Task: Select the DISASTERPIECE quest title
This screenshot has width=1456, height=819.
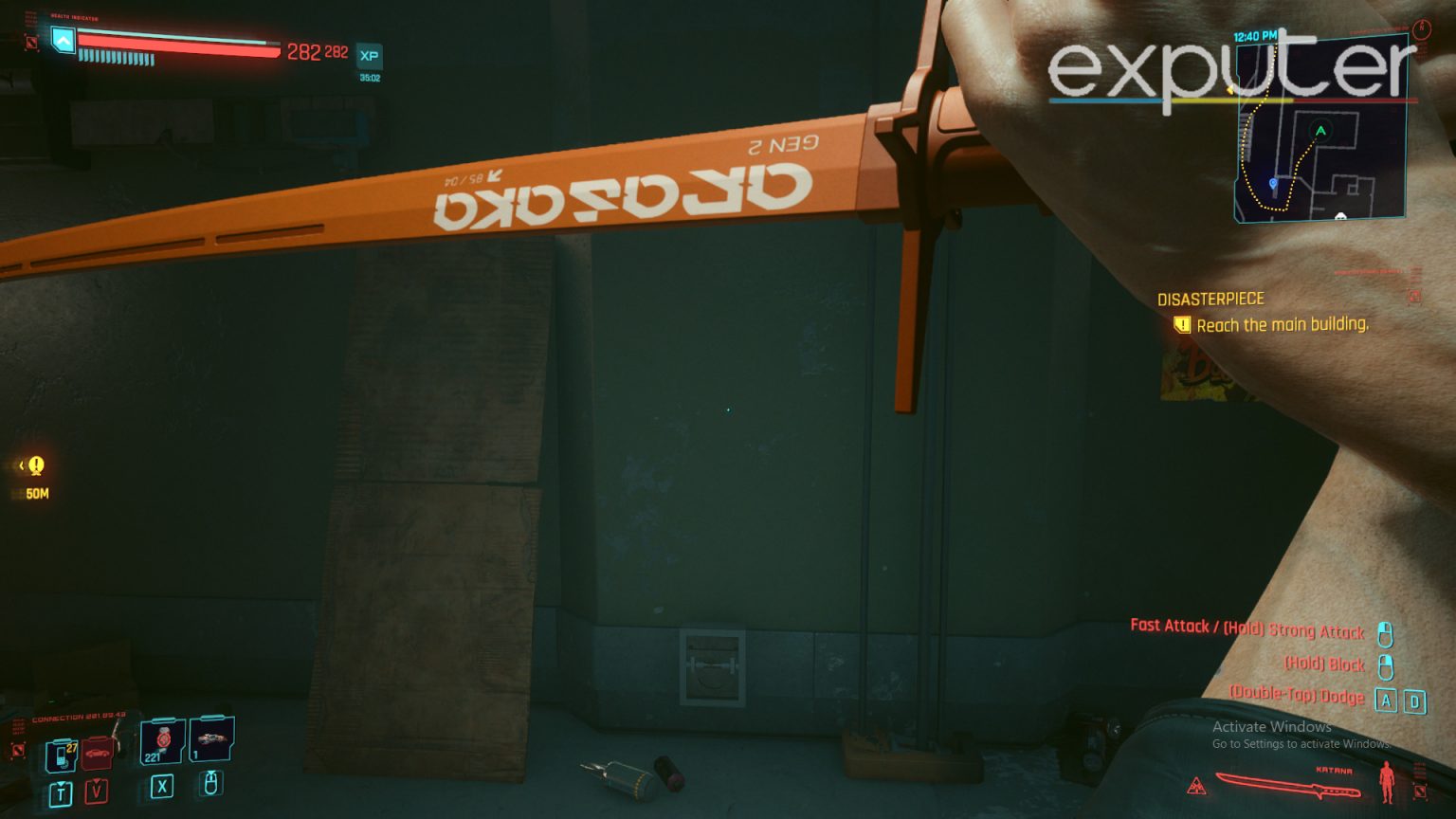Action: (1210, 299)
